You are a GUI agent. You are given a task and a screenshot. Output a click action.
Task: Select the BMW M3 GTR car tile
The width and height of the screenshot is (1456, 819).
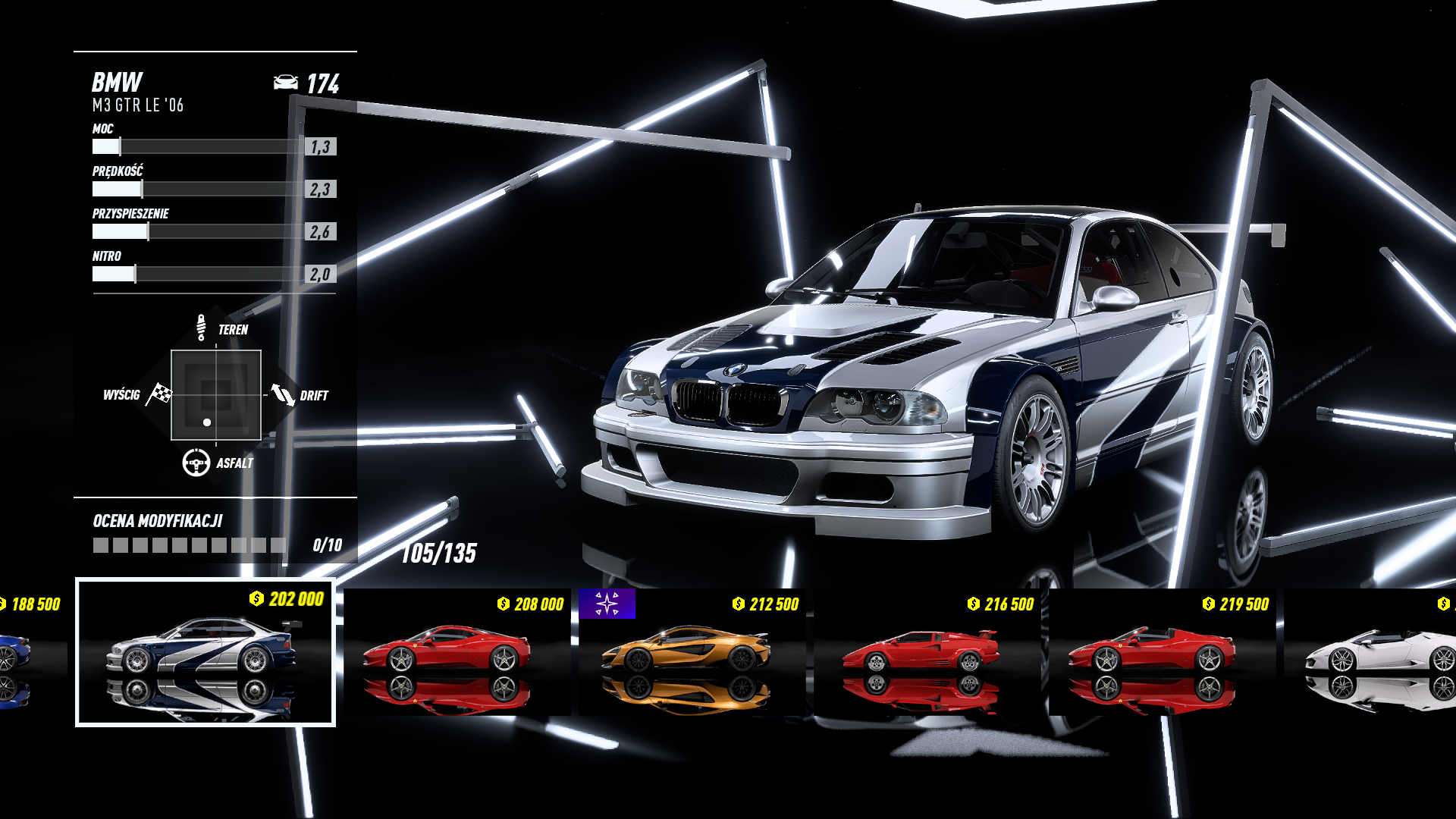[205, 652]
